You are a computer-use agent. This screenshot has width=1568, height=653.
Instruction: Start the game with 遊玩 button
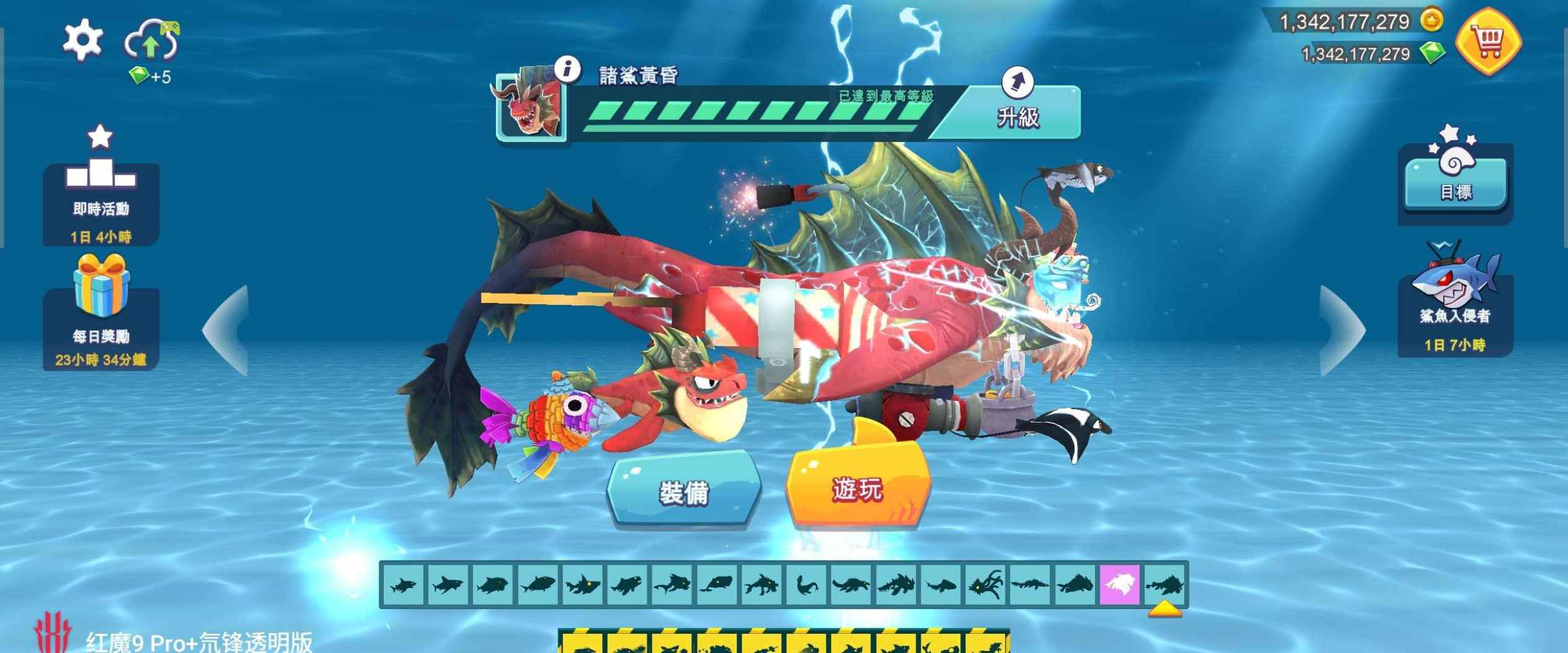point(857,489)
